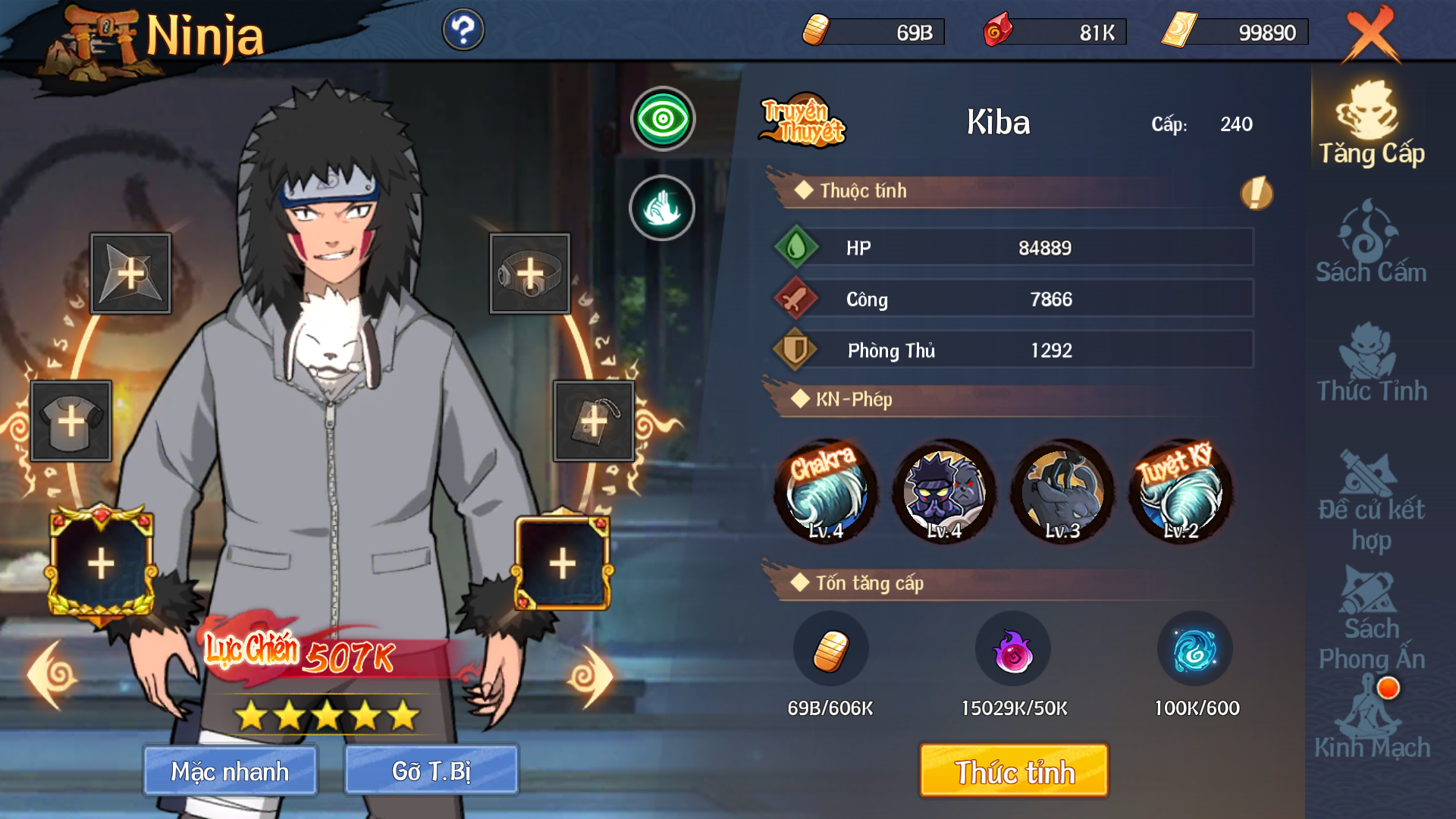Viewport: 1456px width, 819px height.
Task: Switch to the Thức Tỉnh side tab
Action: [x=1371, y=362]
